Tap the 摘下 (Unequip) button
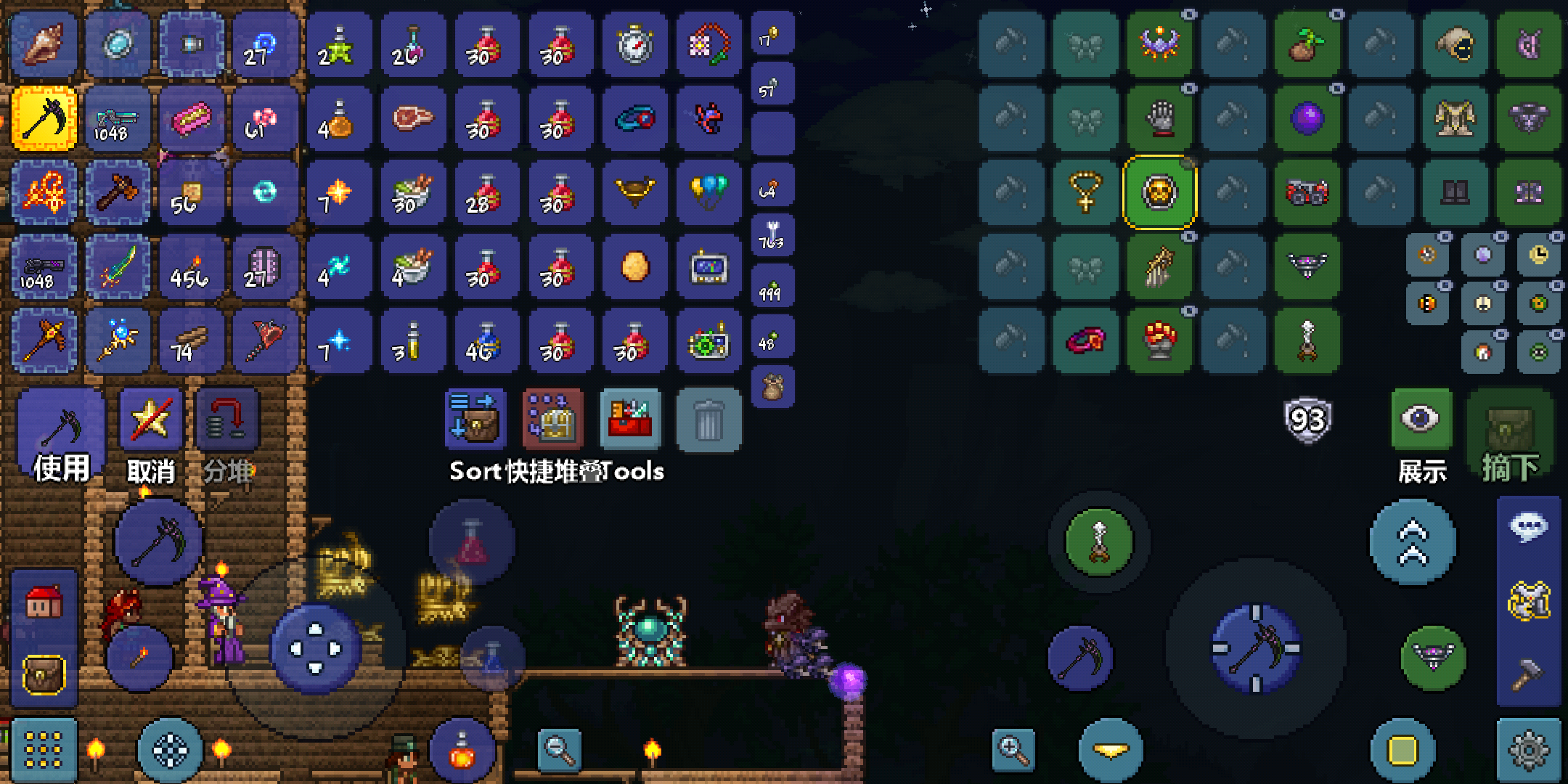The image size is (1568, 784). pos(1510,436)
